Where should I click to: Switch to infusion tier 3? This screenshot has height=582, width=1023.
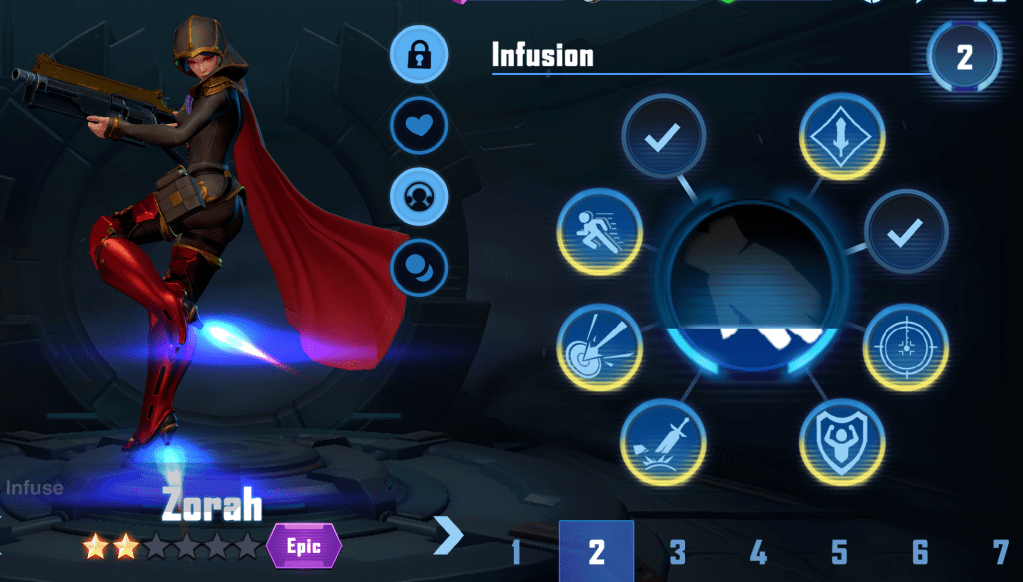click(678, 551)
